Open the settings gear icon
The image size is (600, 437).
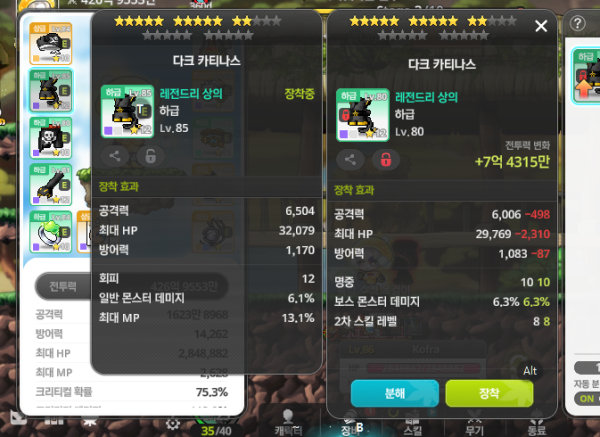pos(173,424)
